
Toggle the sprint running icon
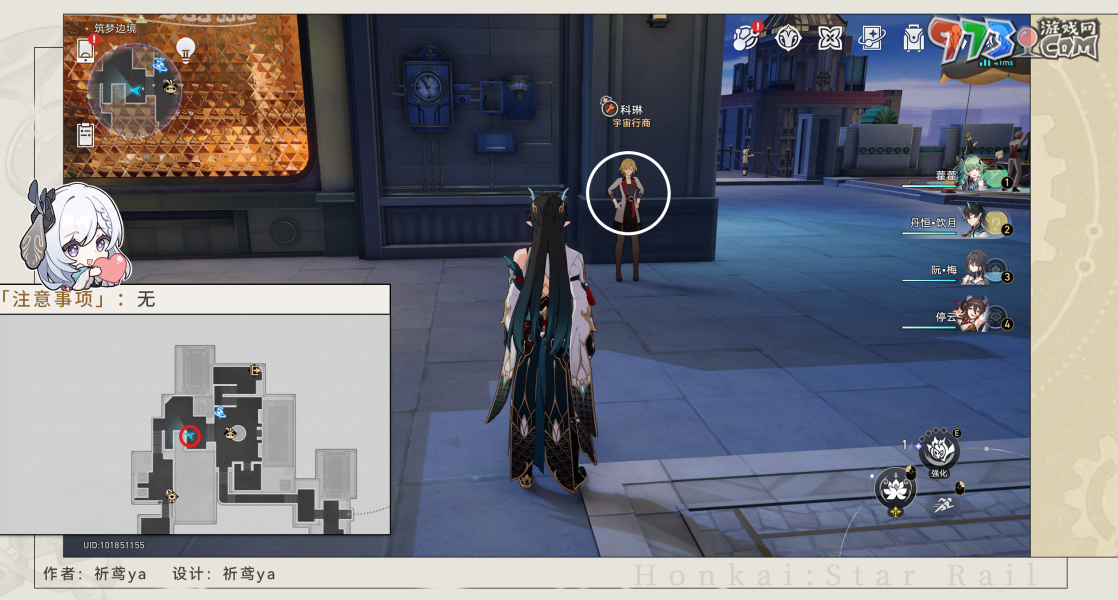tap(943, 506)
